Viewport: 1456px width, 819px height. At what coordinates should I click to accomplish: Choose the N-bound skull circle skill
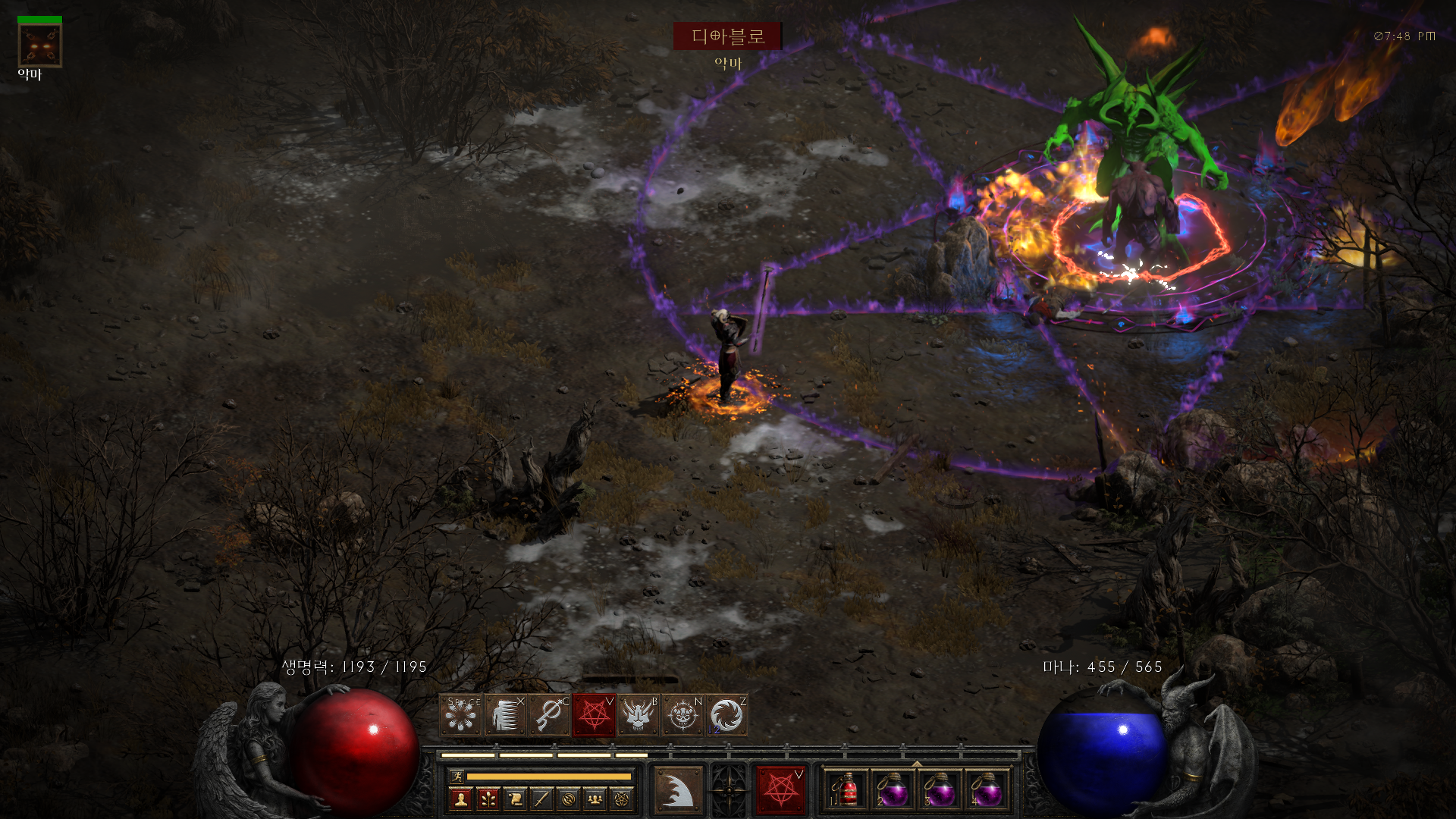click(x=682, y=715)
